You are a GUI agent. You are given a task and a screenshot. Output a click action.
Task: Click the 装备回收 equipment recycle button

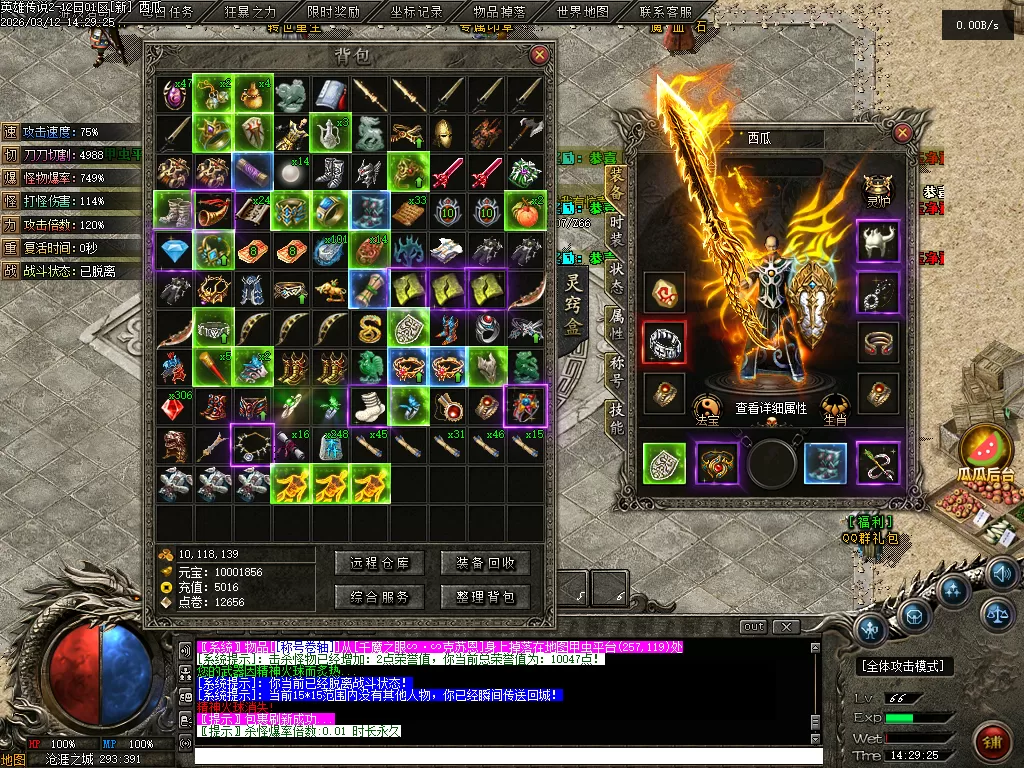point(485,563)
